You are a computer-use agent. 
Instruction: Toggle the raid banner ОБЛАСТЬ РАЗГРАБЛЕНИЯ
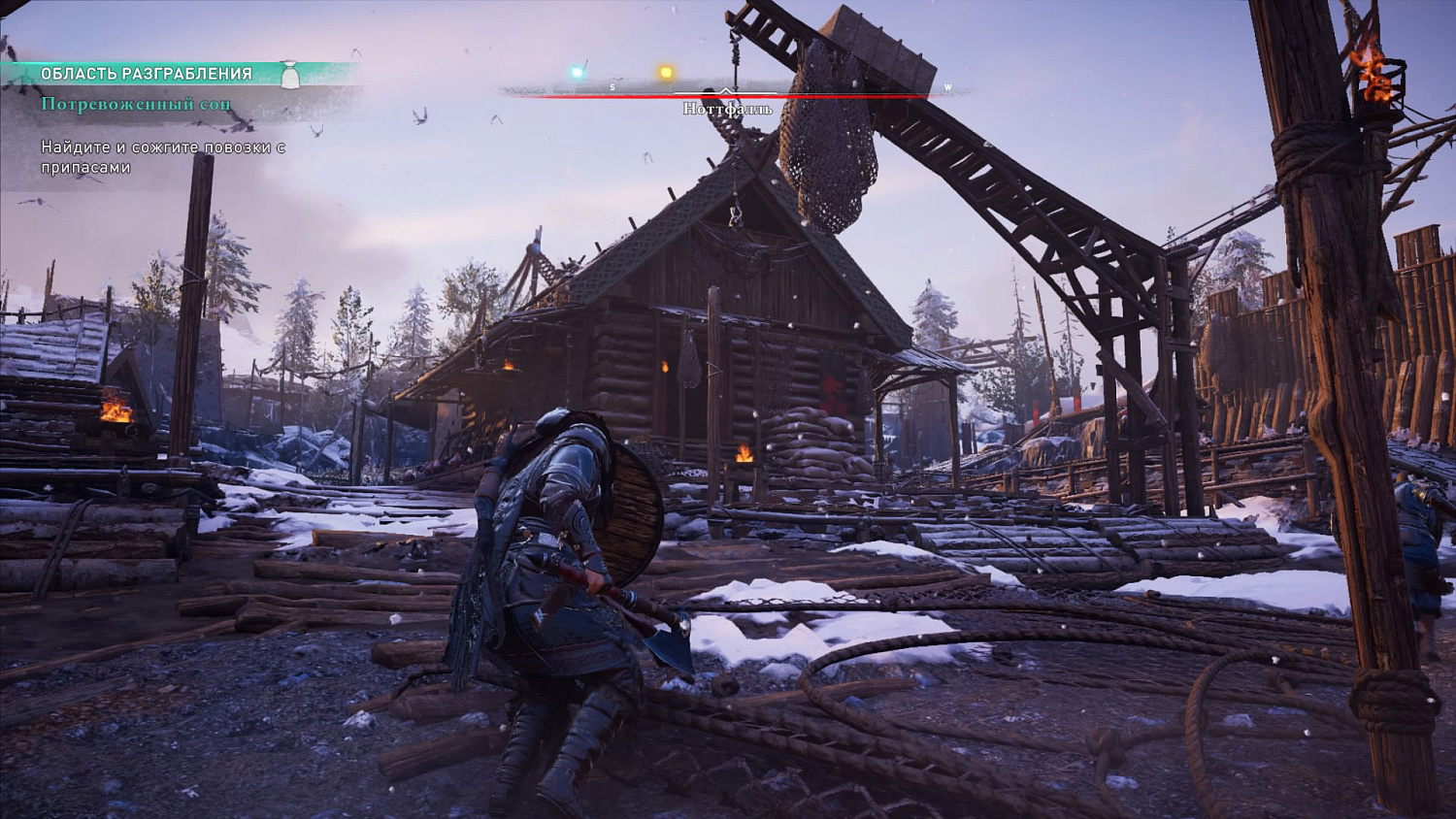[146, 72]
